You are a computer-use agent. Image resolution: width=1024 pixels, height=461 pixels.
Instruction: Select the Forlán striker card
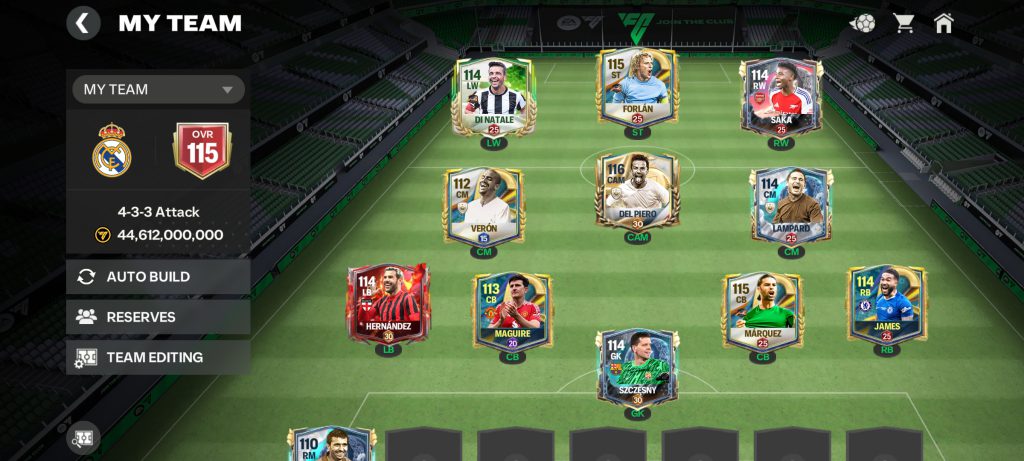[x=637, y=90]
